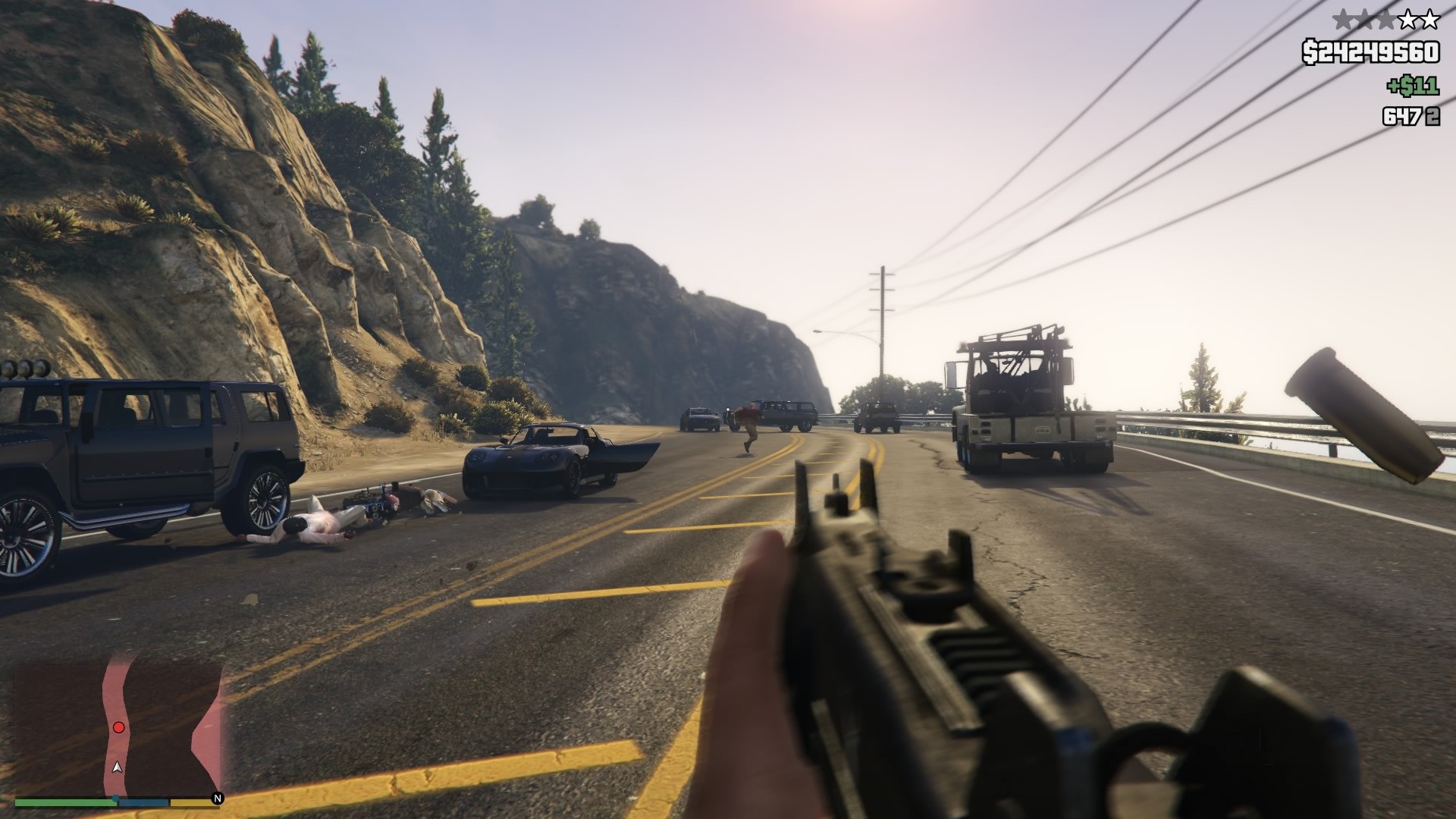This screenshot has height=819, width=1456.
Task: Click the first grayed-out wanted star
Action: (x=1343, y=17)
